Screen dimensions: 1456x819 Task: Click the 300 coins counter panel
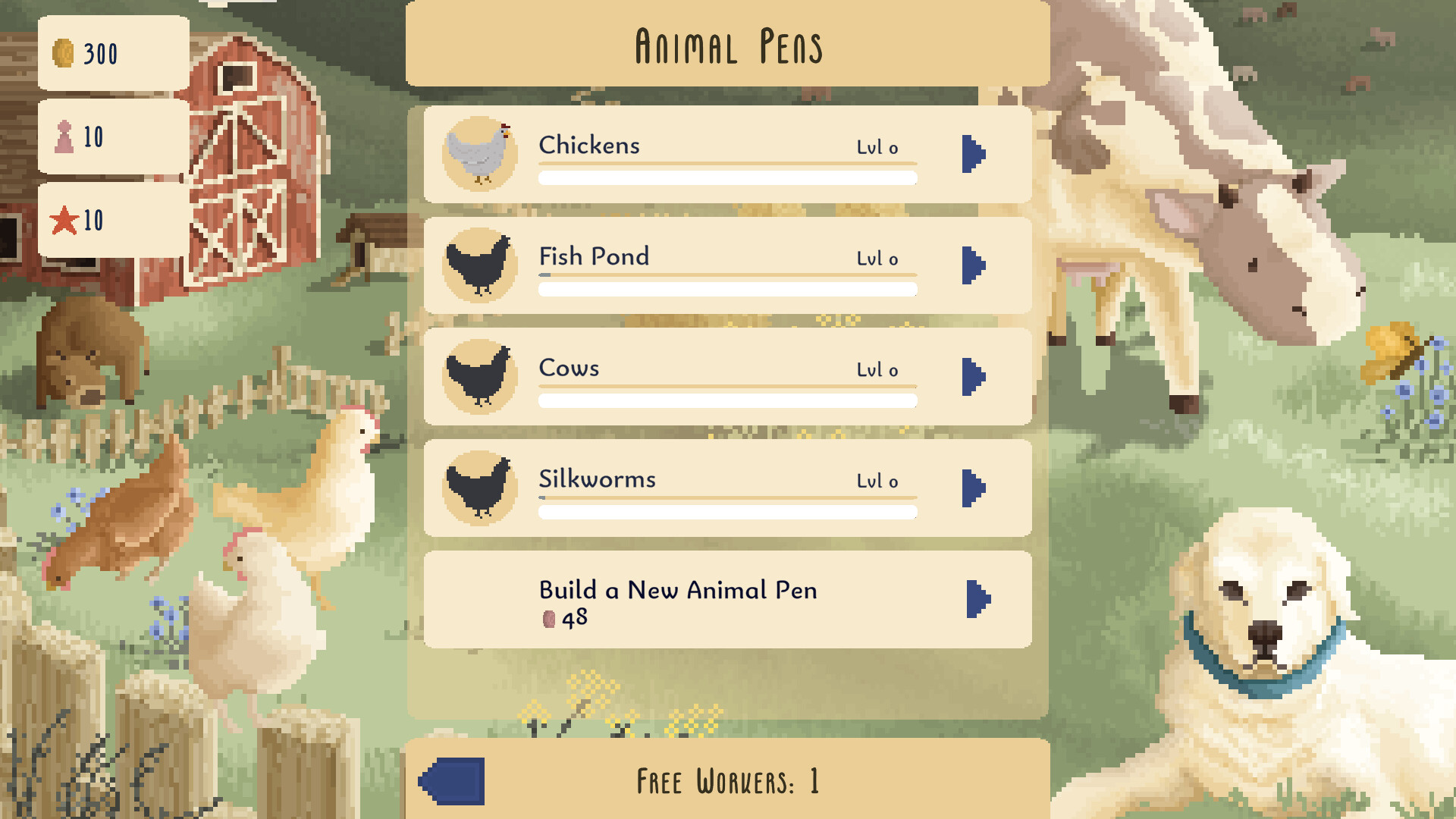pyautogui.click(x=112, y=53)
